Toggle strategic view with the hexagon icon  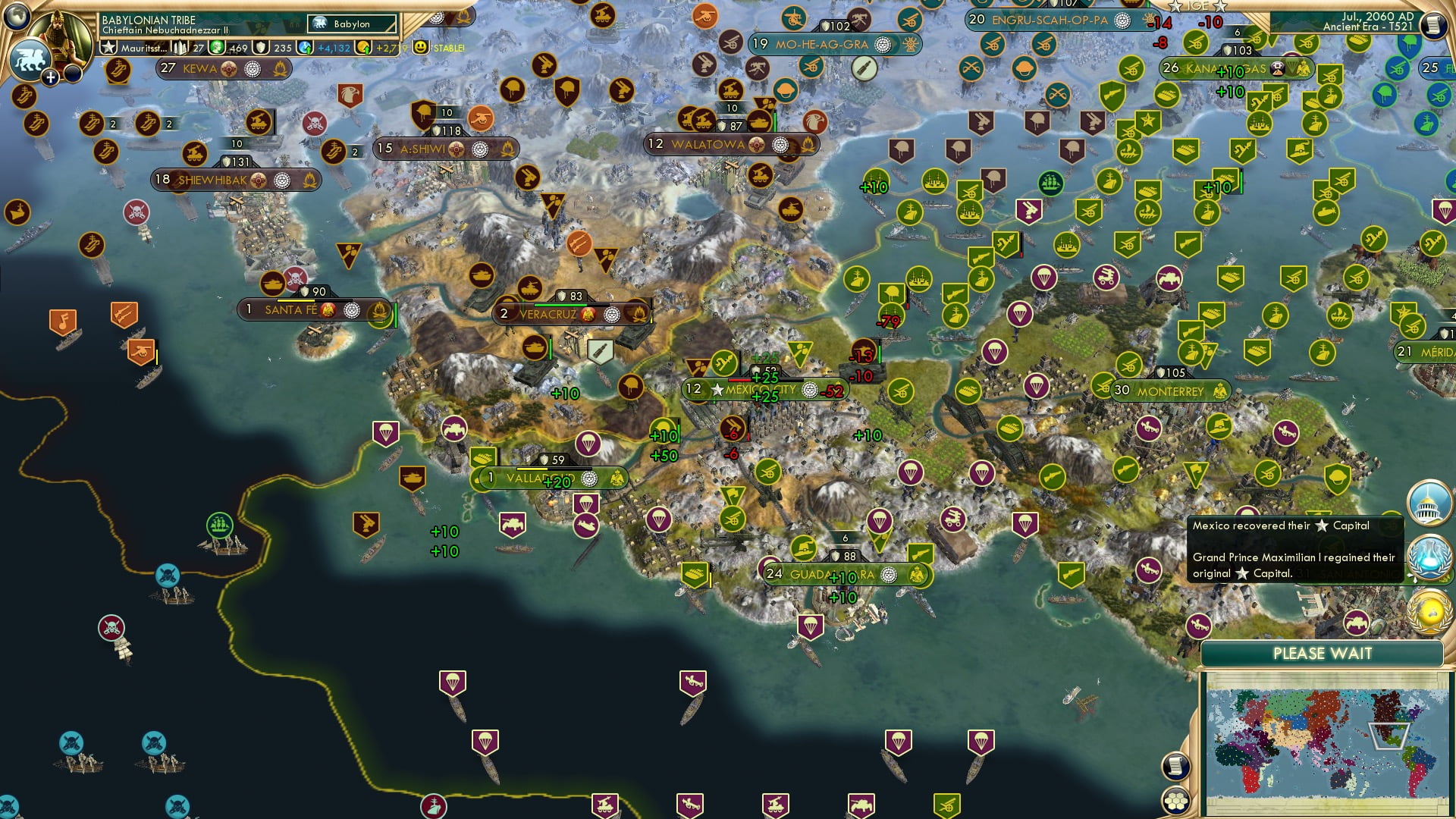tap(1176, 801)
